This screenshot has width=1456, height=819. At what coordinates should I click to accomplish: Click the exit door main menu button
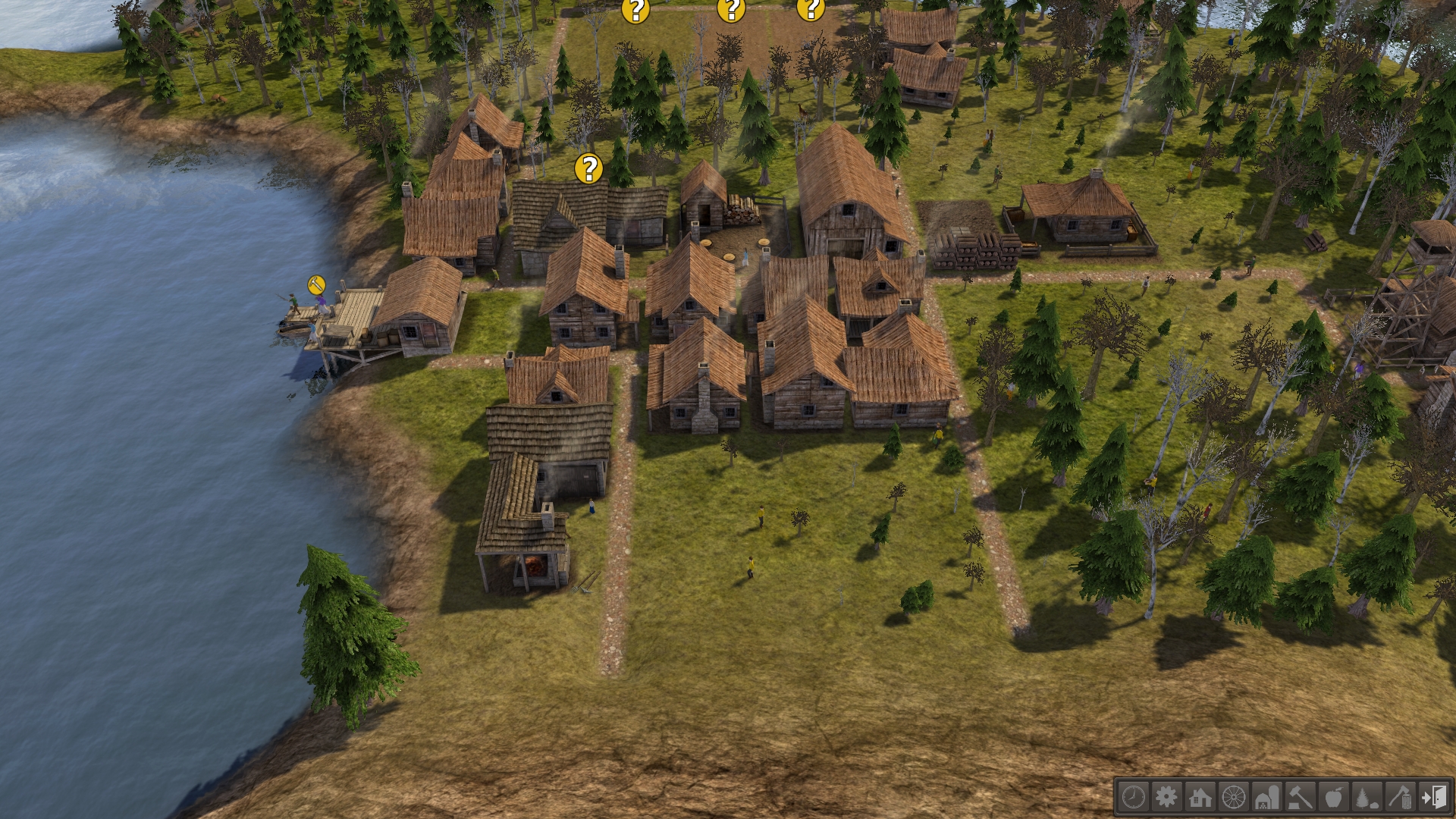[x=1434, y=797]
